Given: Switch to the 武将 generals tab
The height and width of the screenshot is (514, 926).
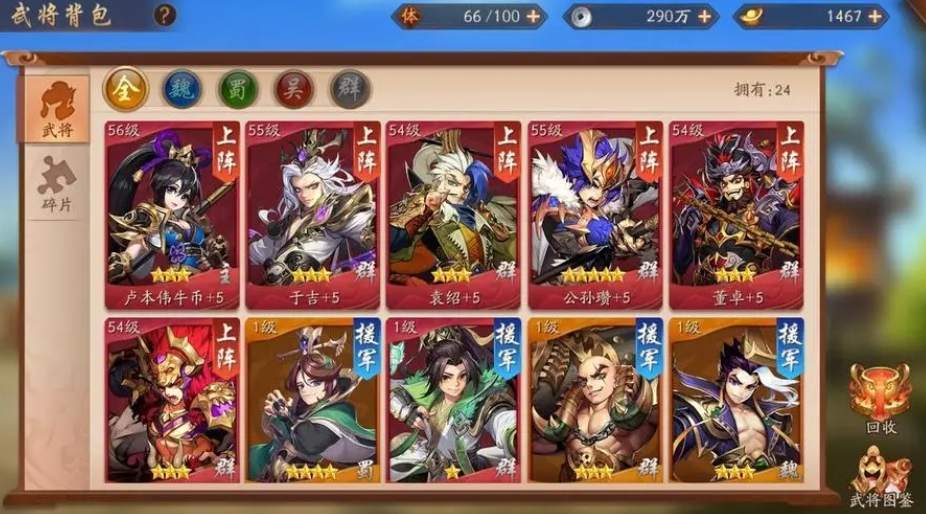Looking at the screenshot, I should pyautogui.click(x=56, y=111).
